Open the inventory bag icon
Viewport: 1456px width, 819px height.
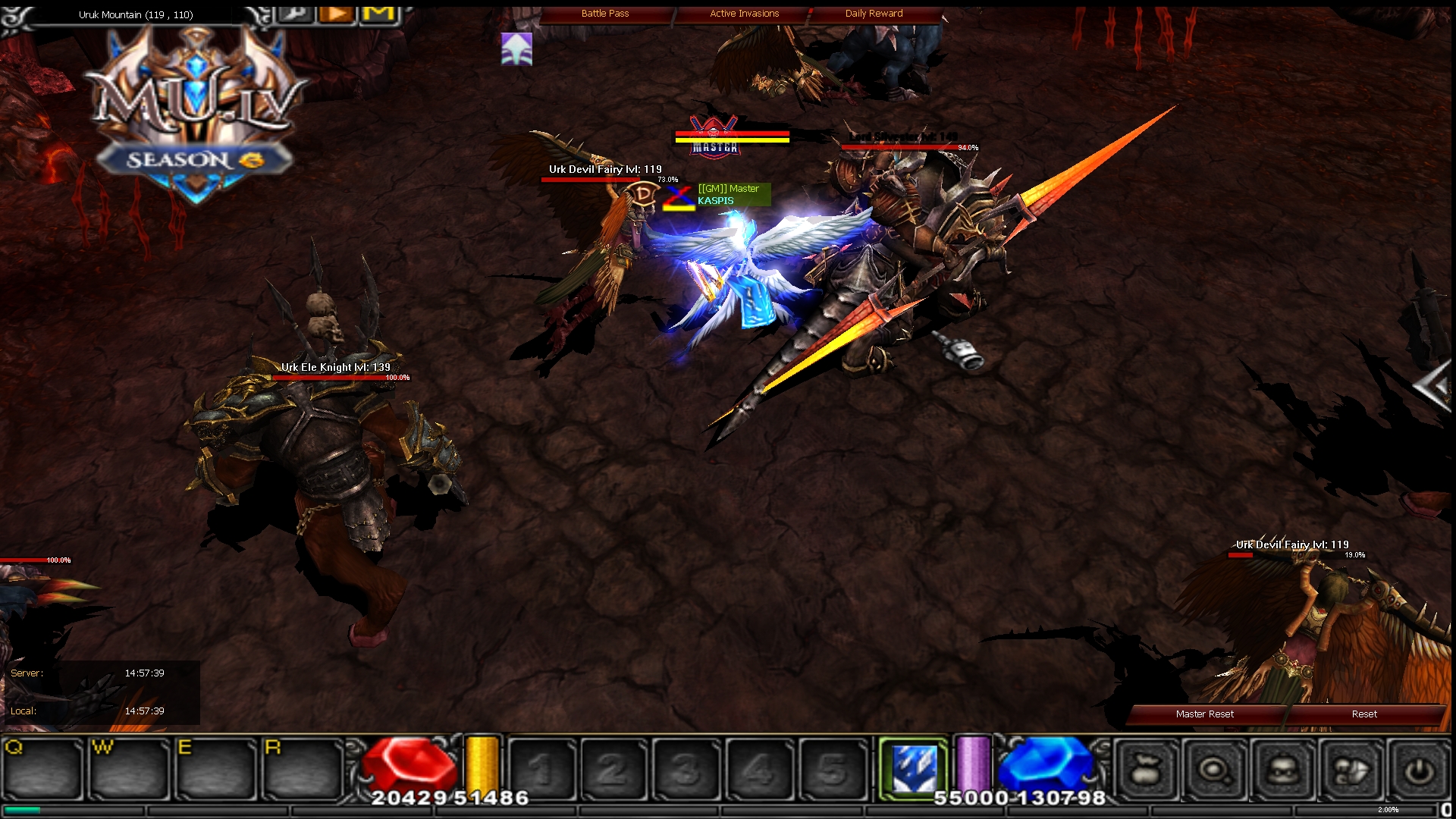1147,770
